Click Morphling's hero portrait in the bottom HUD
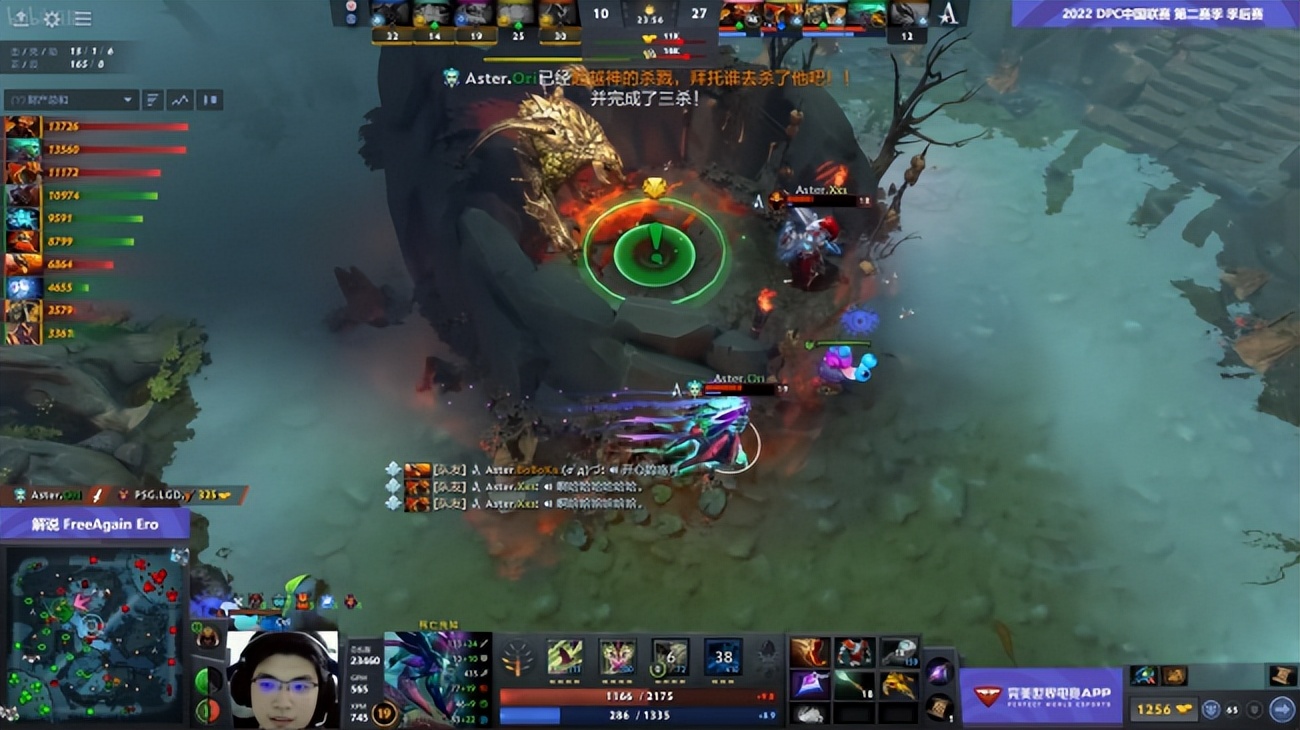This screenshot has height=730, width=1300. tap(430, 680)
